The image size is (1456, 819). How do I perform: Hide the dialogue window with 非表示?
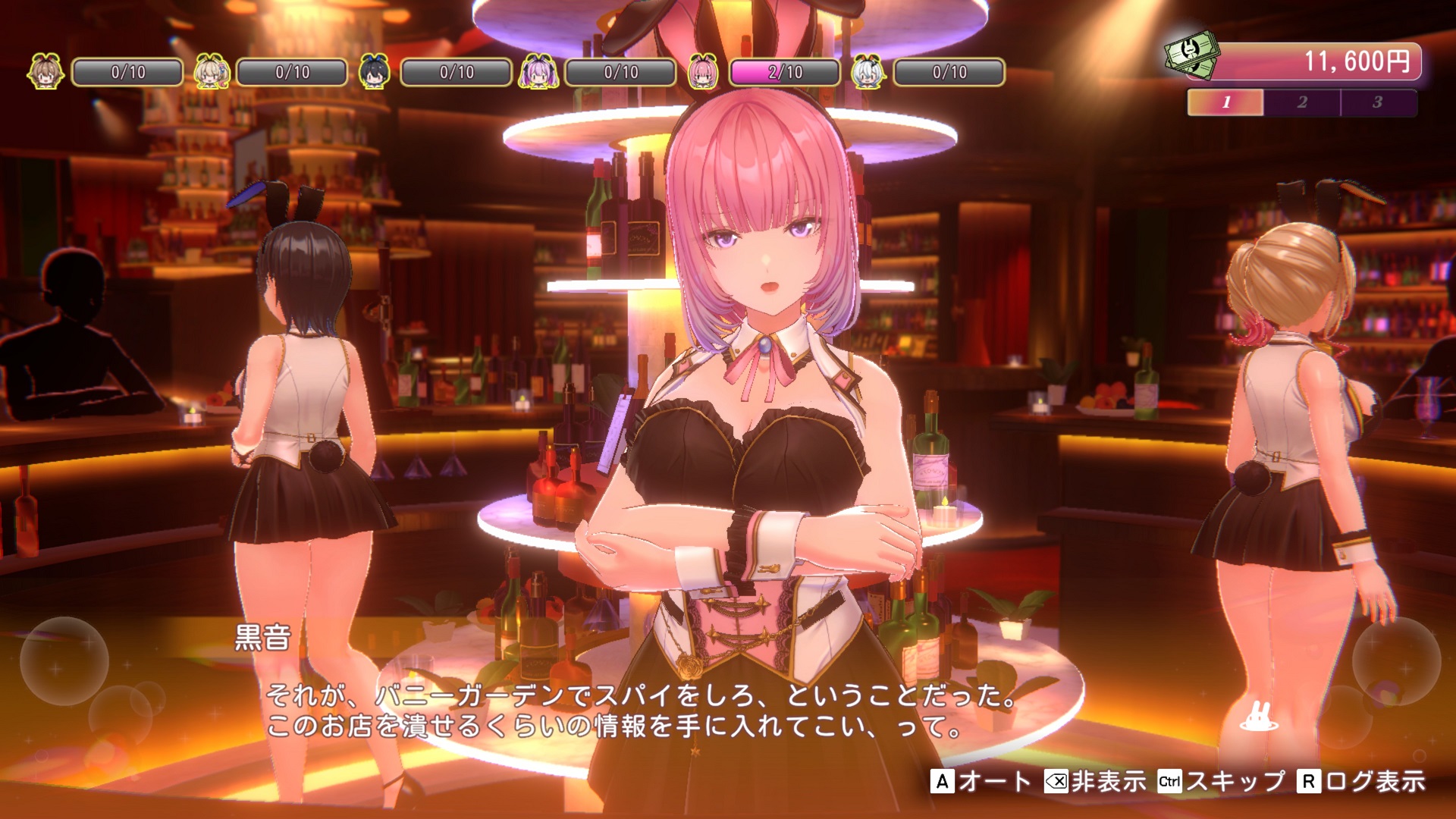point(1096,781)
